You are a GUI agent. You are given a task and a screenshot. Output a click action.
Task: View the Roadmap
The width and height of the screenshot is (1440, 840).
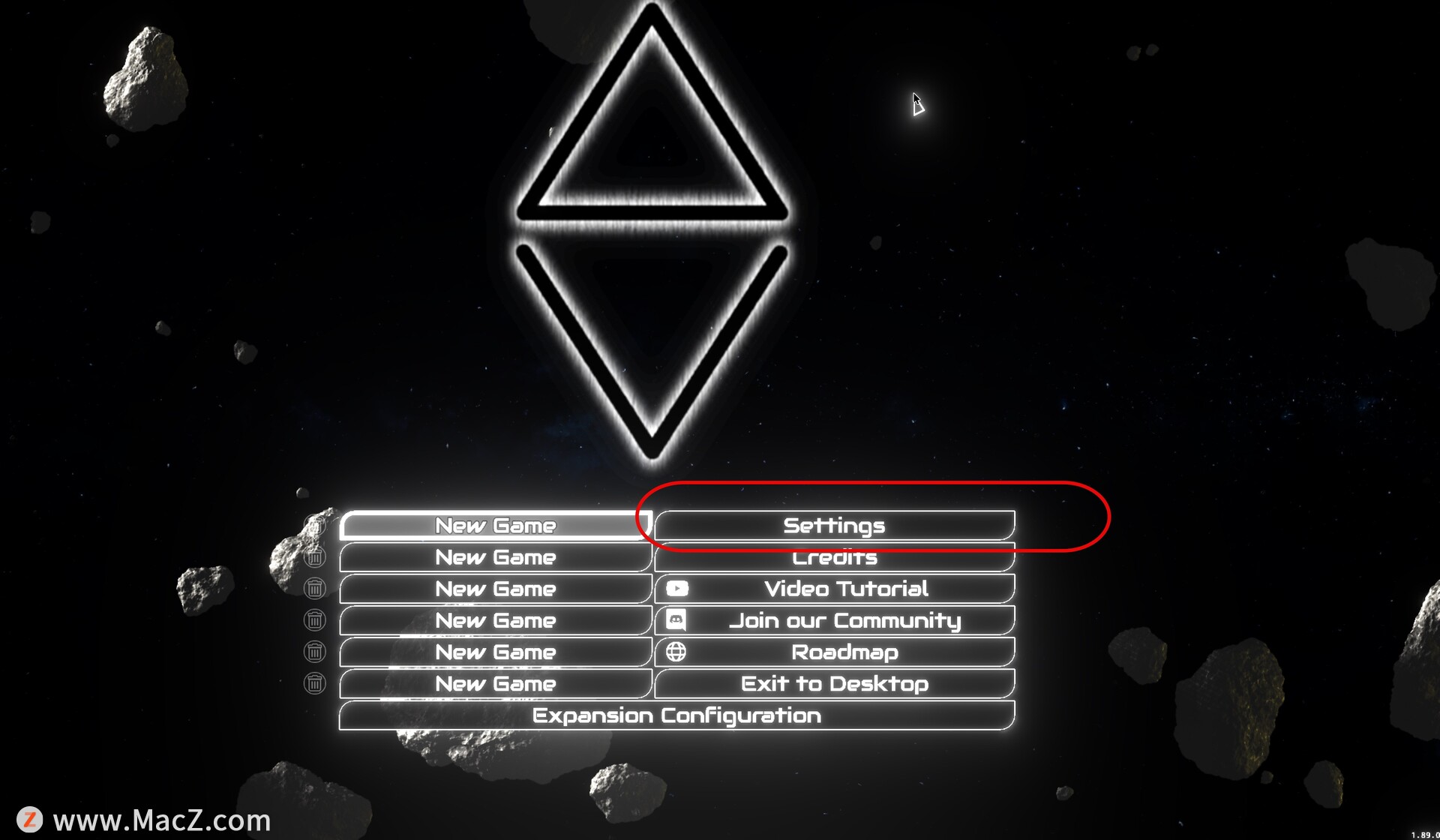(x=834, y=652)
